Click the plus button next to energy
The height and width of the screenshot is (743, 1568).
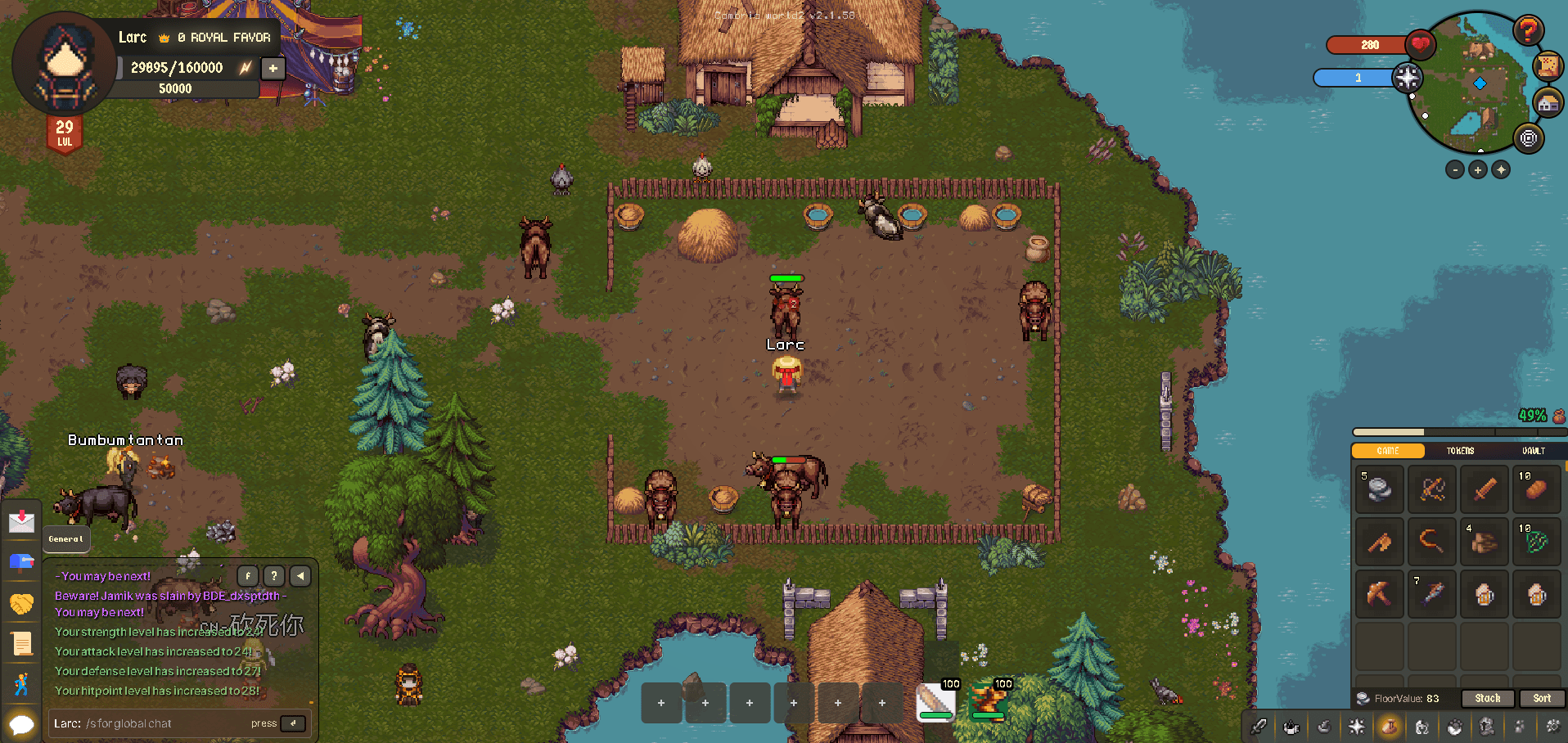[x=273, y=68]
